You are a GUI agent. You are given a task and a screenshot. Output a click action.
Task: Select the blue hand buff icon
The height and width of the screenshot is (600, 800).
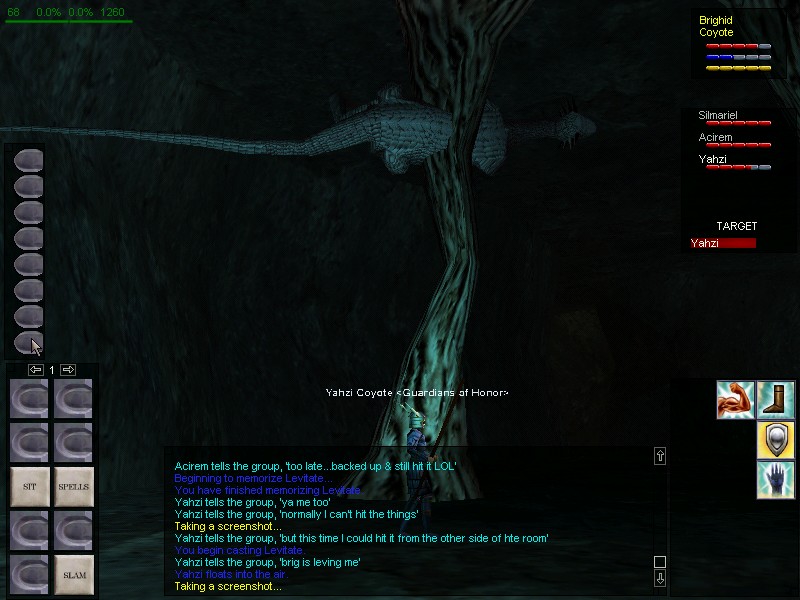[775, 479]
